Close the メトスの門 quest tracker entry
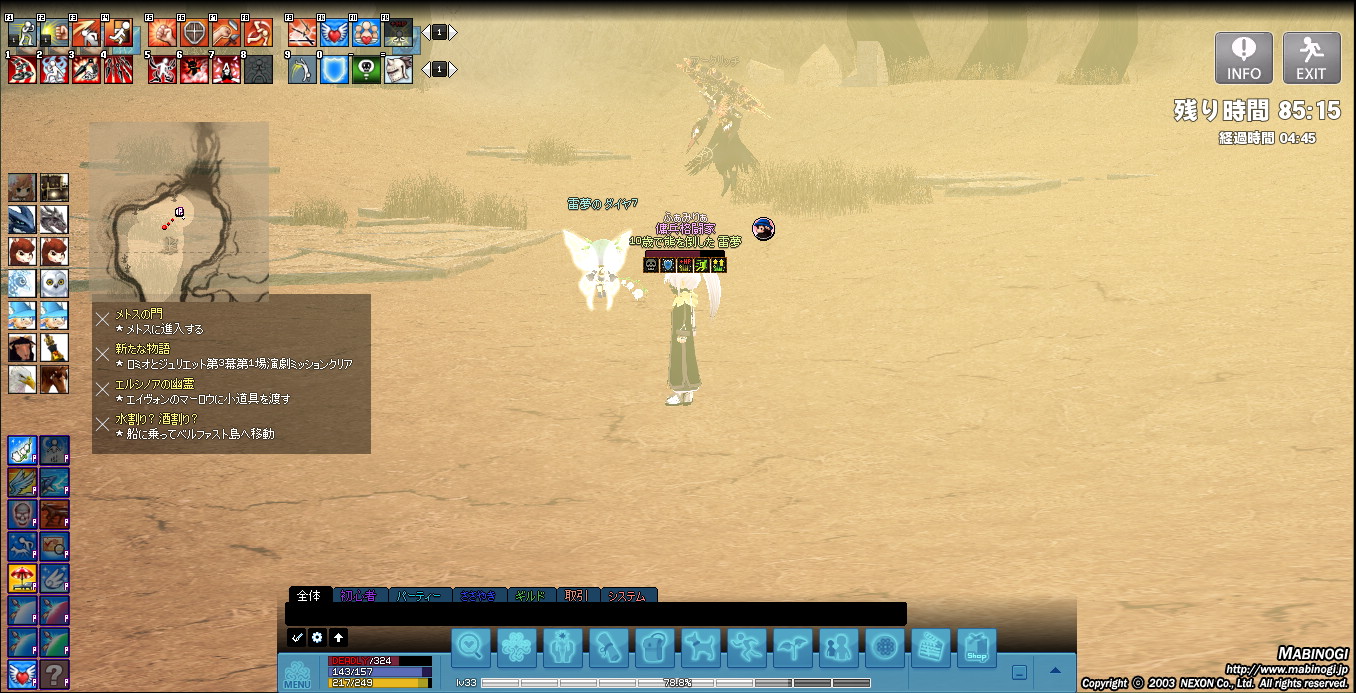 [102, 320]
